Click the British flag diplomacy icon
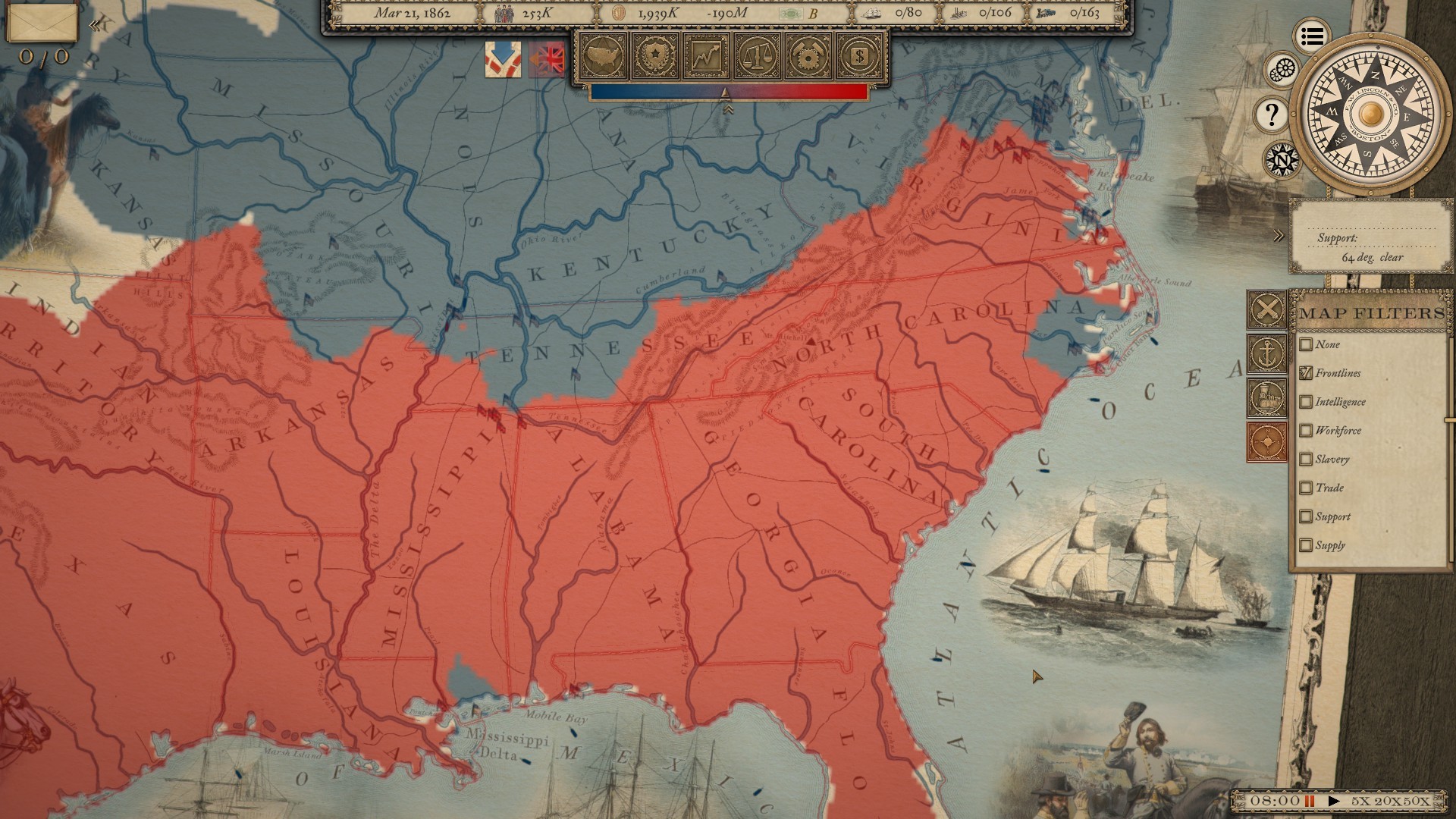Screen dimensions: 1456x819 pyautogui.click(x=548, y=59)
